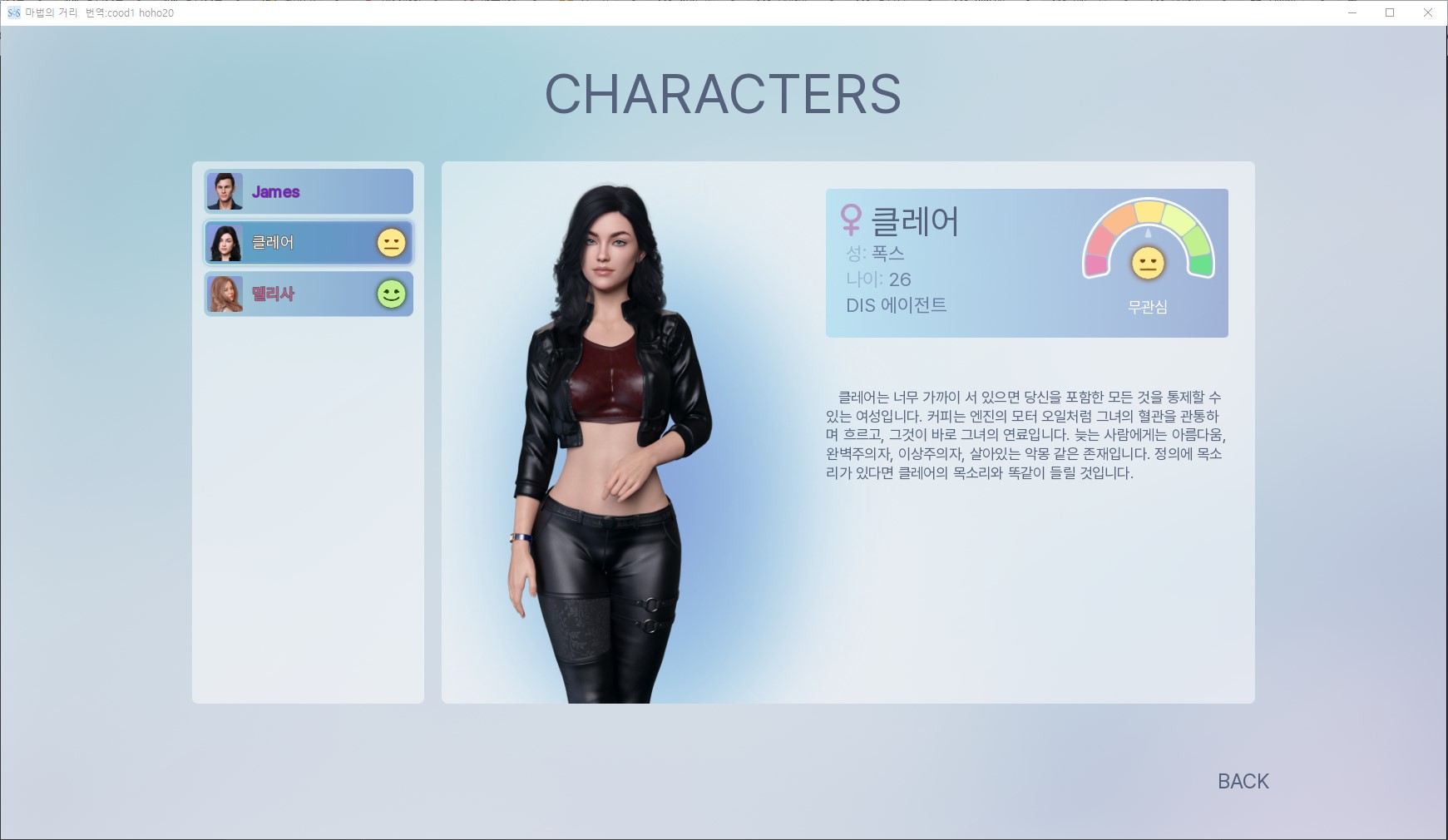Close the game window
Screen dimensions: 1448x840
pyautogui.click(x=1428, y=12)
